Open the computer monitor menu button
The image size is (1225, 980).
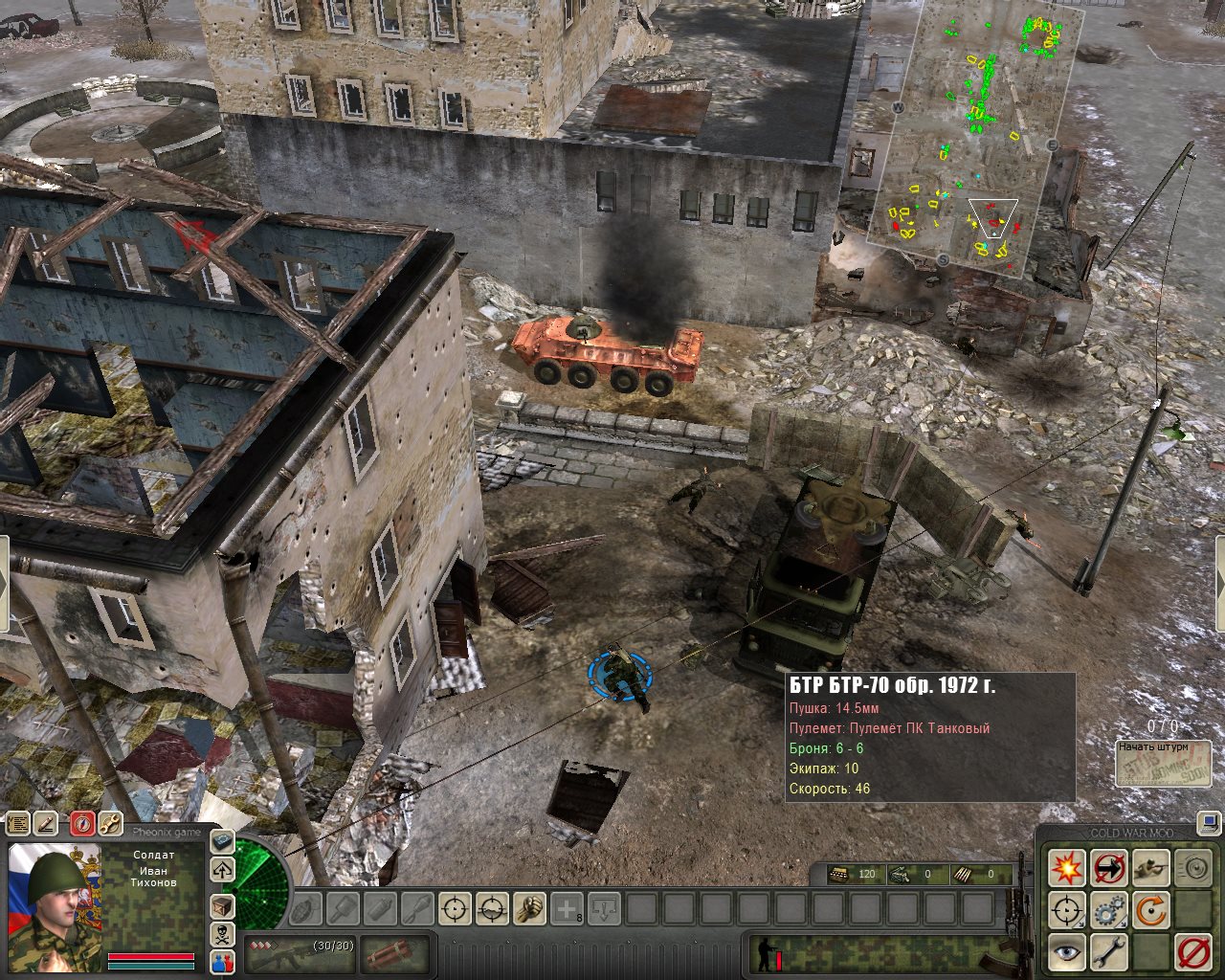click(x=1209, y=822)
